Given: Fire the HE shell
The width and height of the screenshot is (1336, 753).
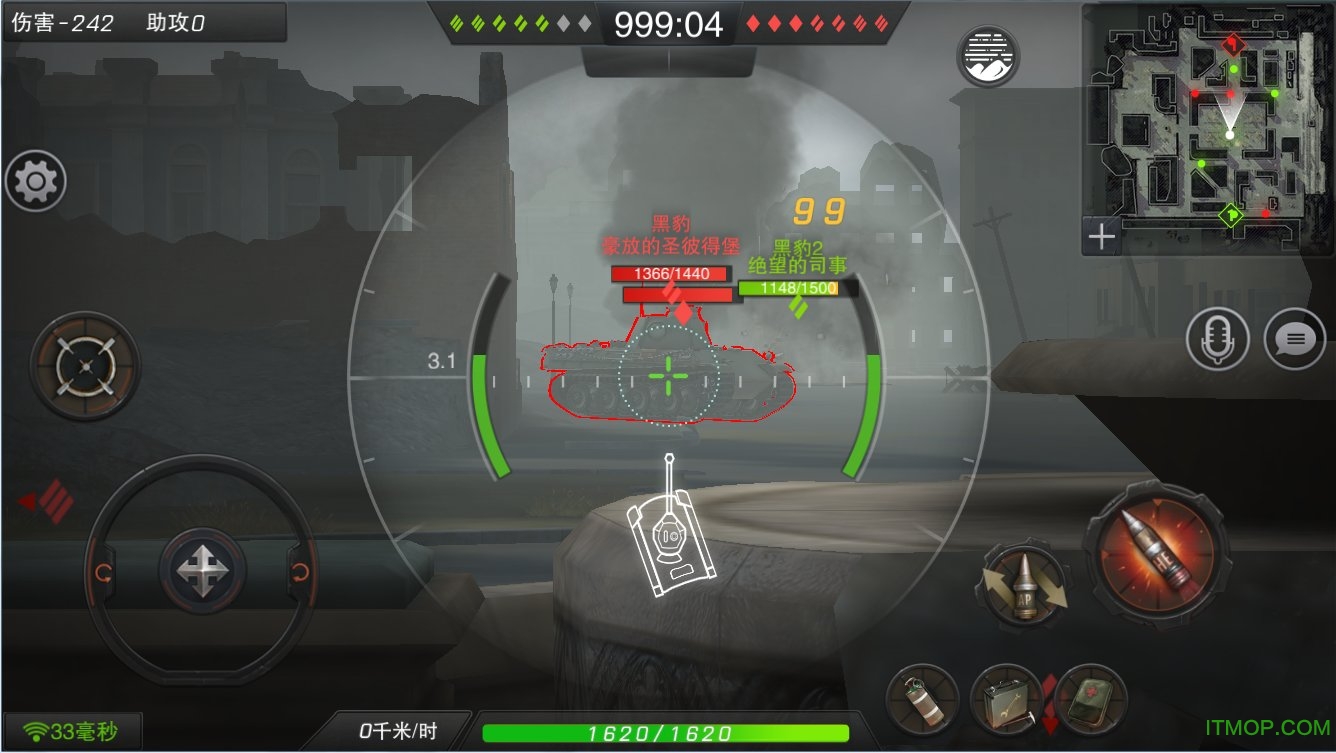Looking at the screenshot, I should coord(1157,553).
